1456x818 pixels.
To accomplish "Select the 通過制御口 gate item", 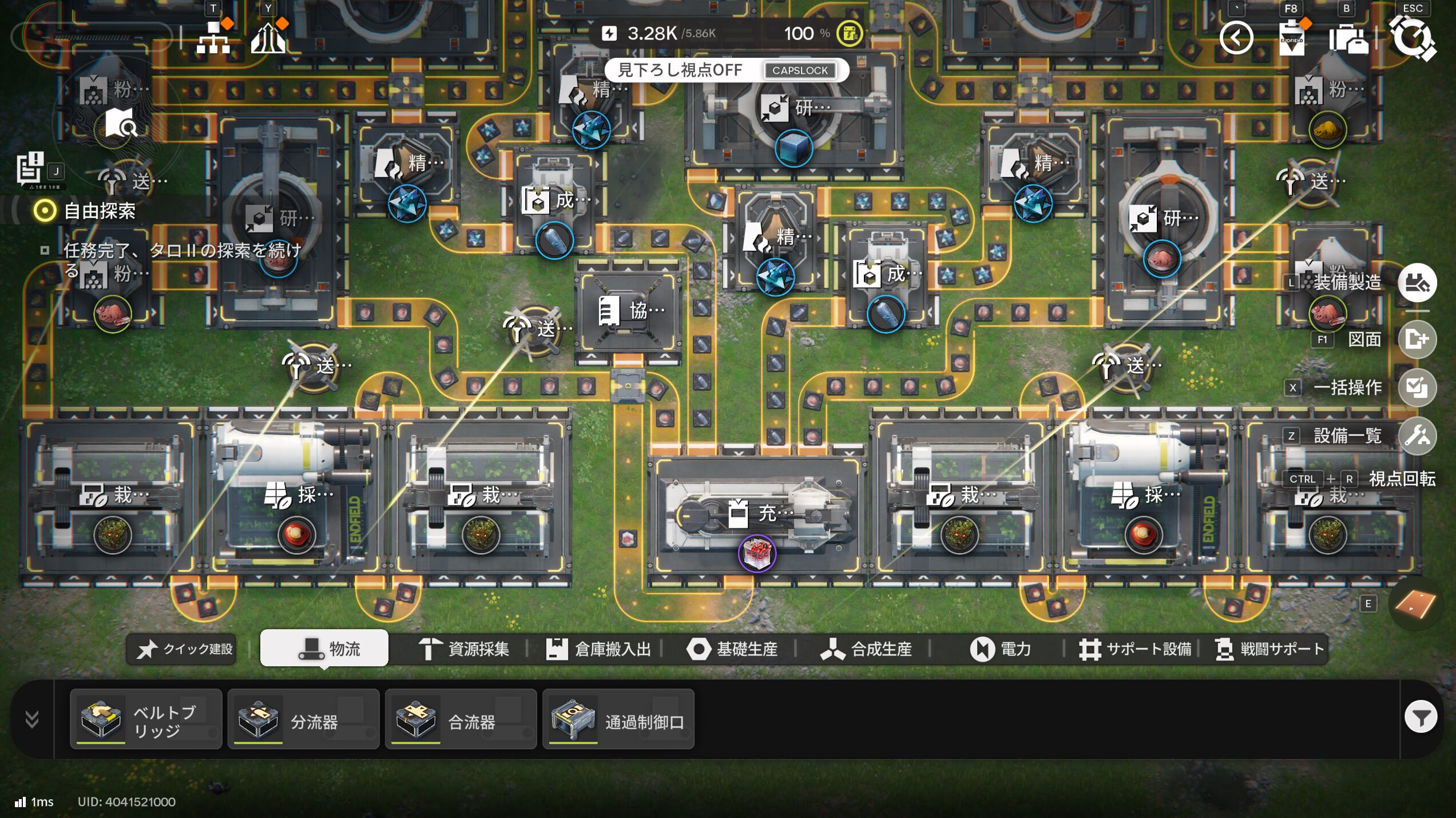I will click(x=618, y=720).
